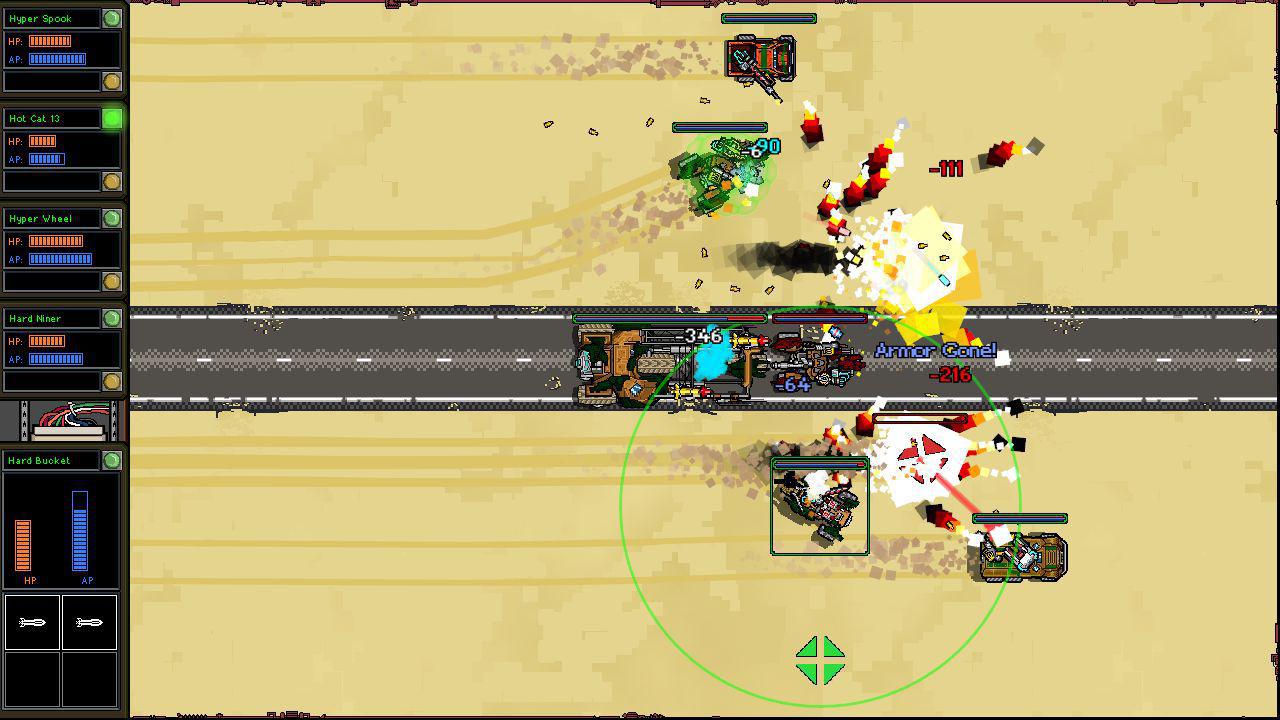Toggle Hard Bucket's green status light
Screen dimensions: 1280x720
[110, 460]
